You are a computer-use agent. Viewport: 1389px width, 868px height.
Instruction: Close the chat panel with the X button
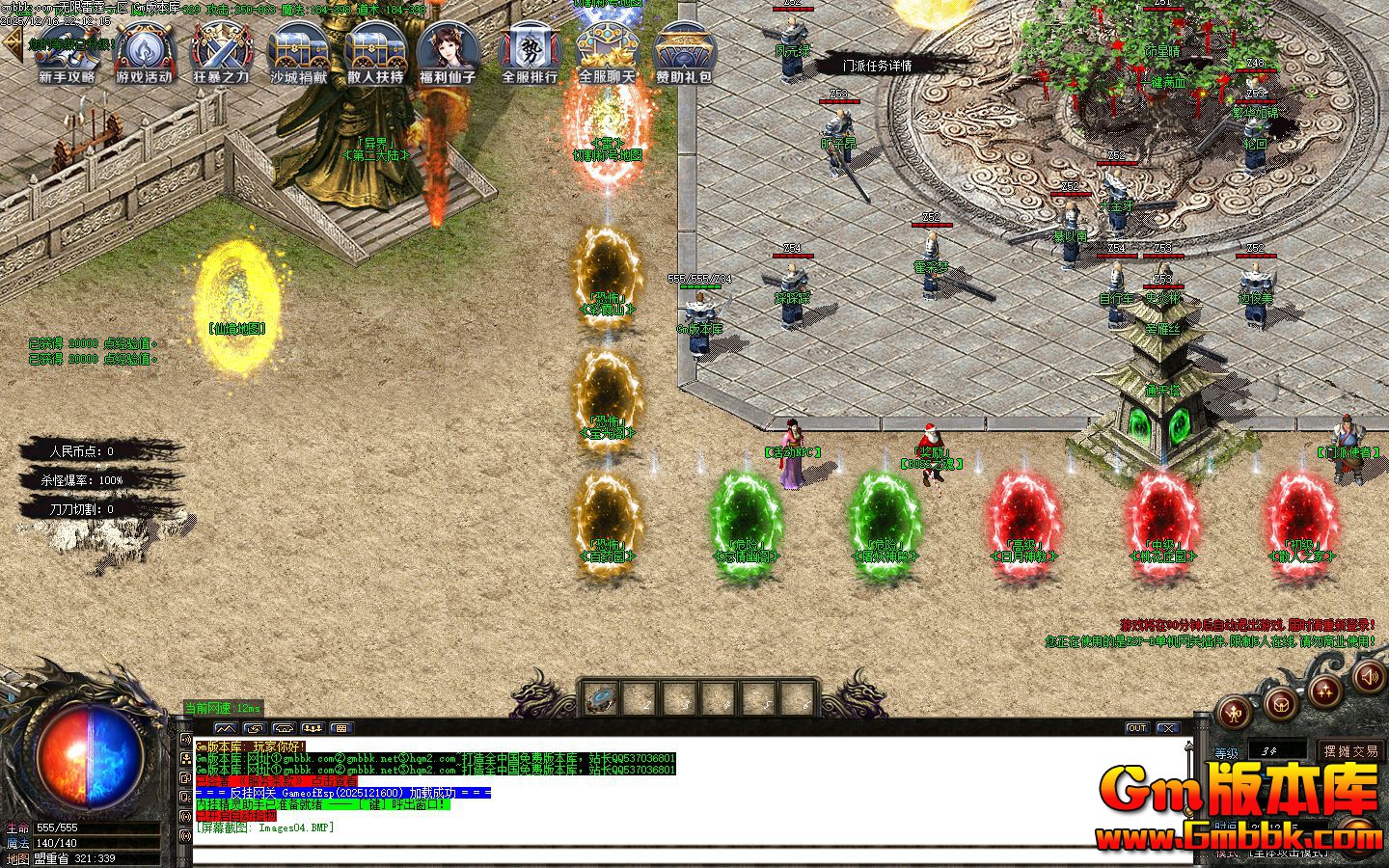(x=1168, y=728)
